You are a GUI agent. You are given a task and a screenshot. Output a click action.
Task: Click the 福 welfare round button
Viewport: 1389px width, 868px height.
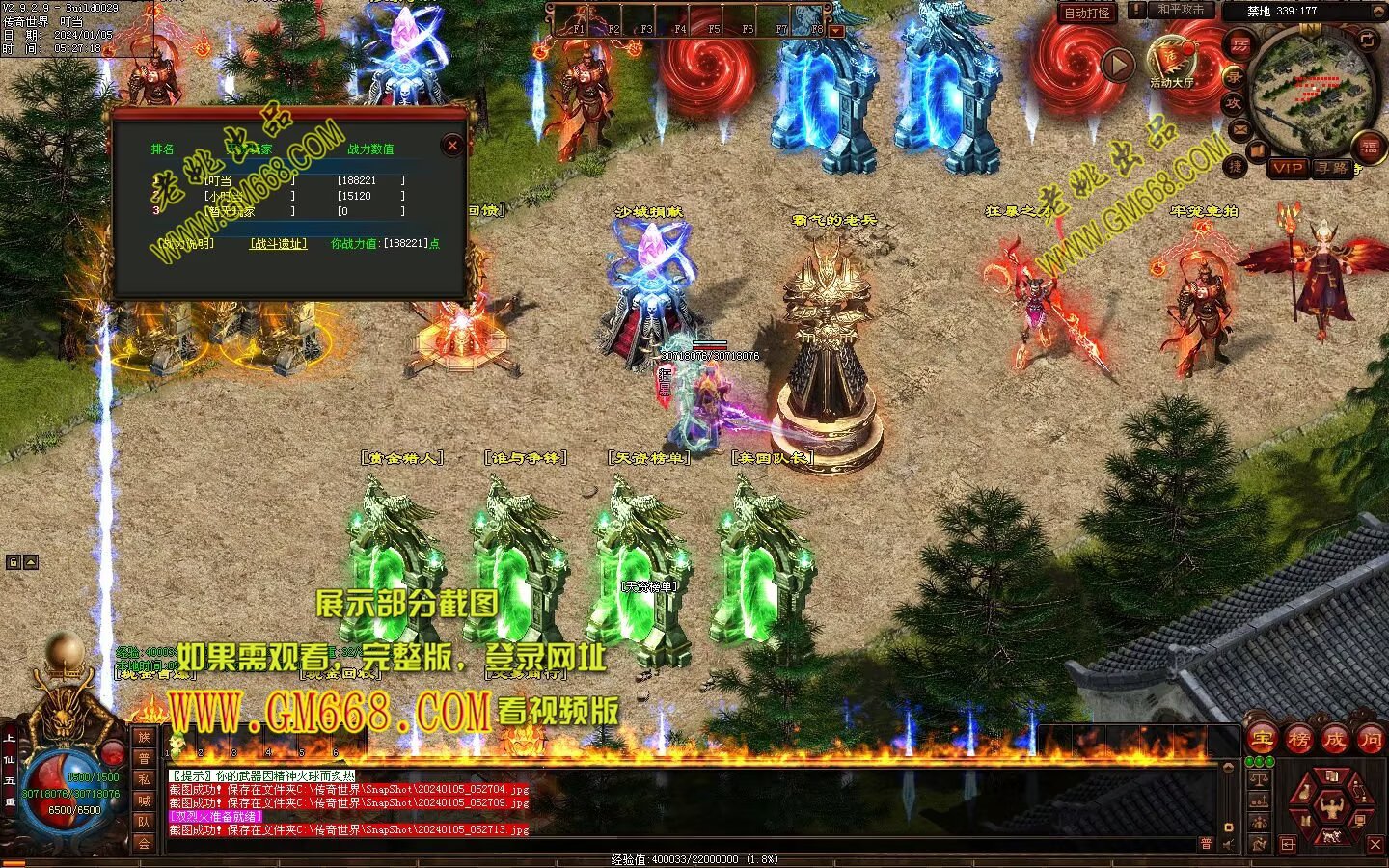click(1370, 147)
